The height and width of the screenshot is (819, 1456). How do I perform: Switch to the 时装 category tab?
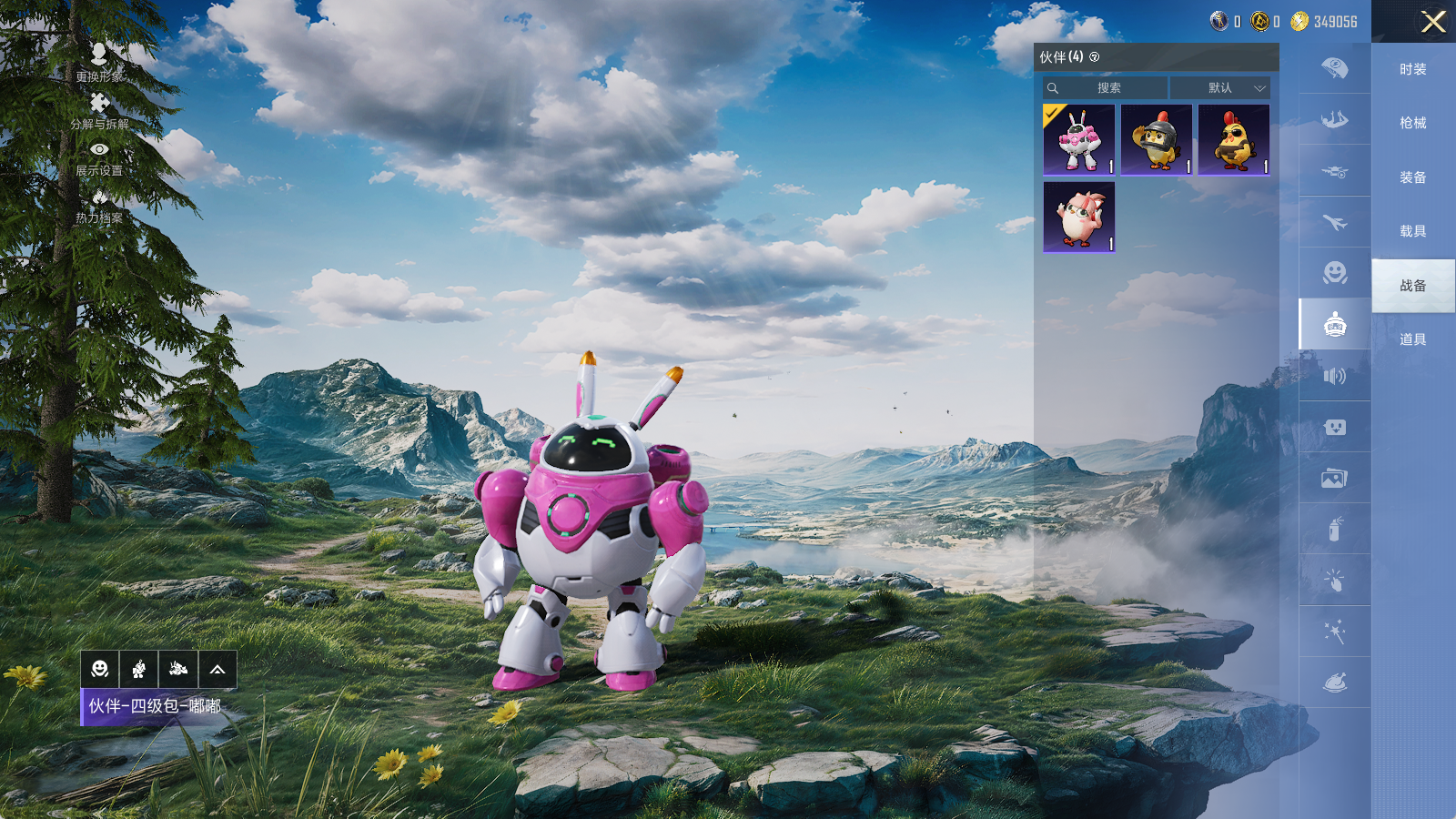click(1412, 69)
